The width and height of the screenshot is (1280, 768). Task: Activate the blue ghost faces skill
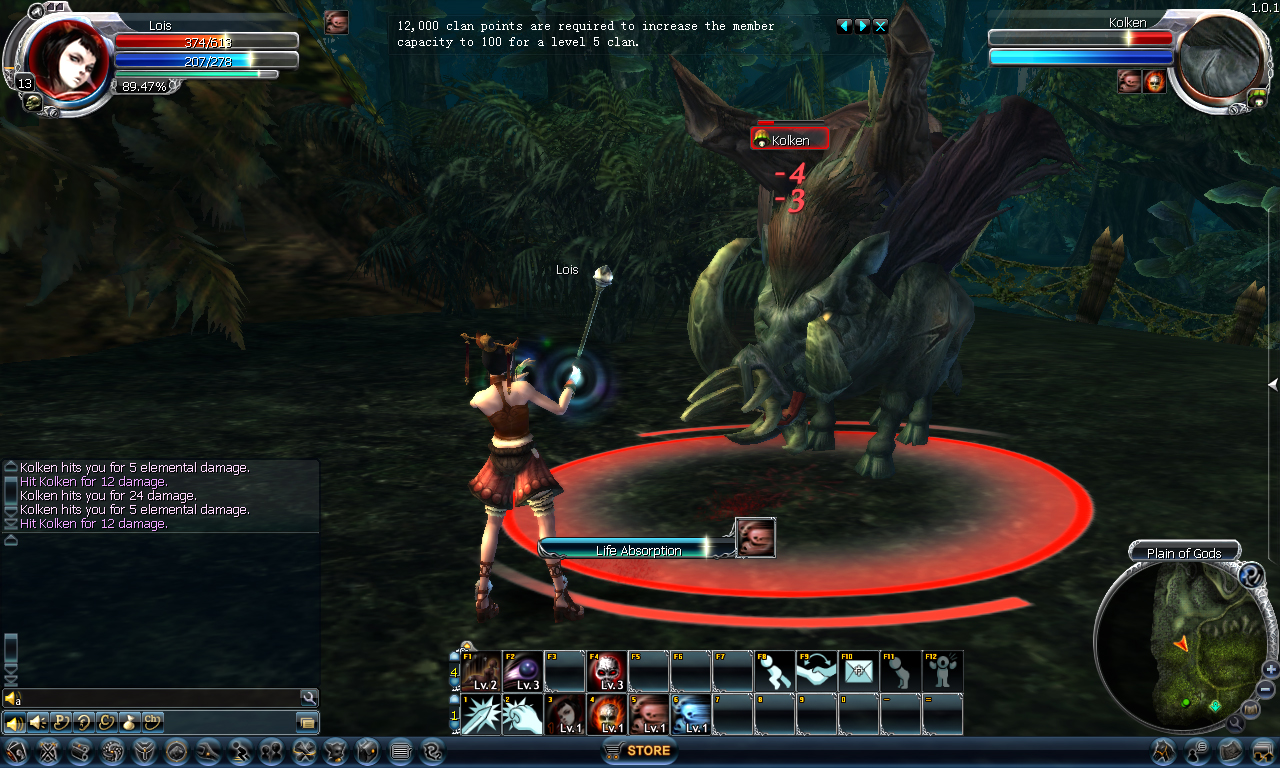(x=690, y=715)
